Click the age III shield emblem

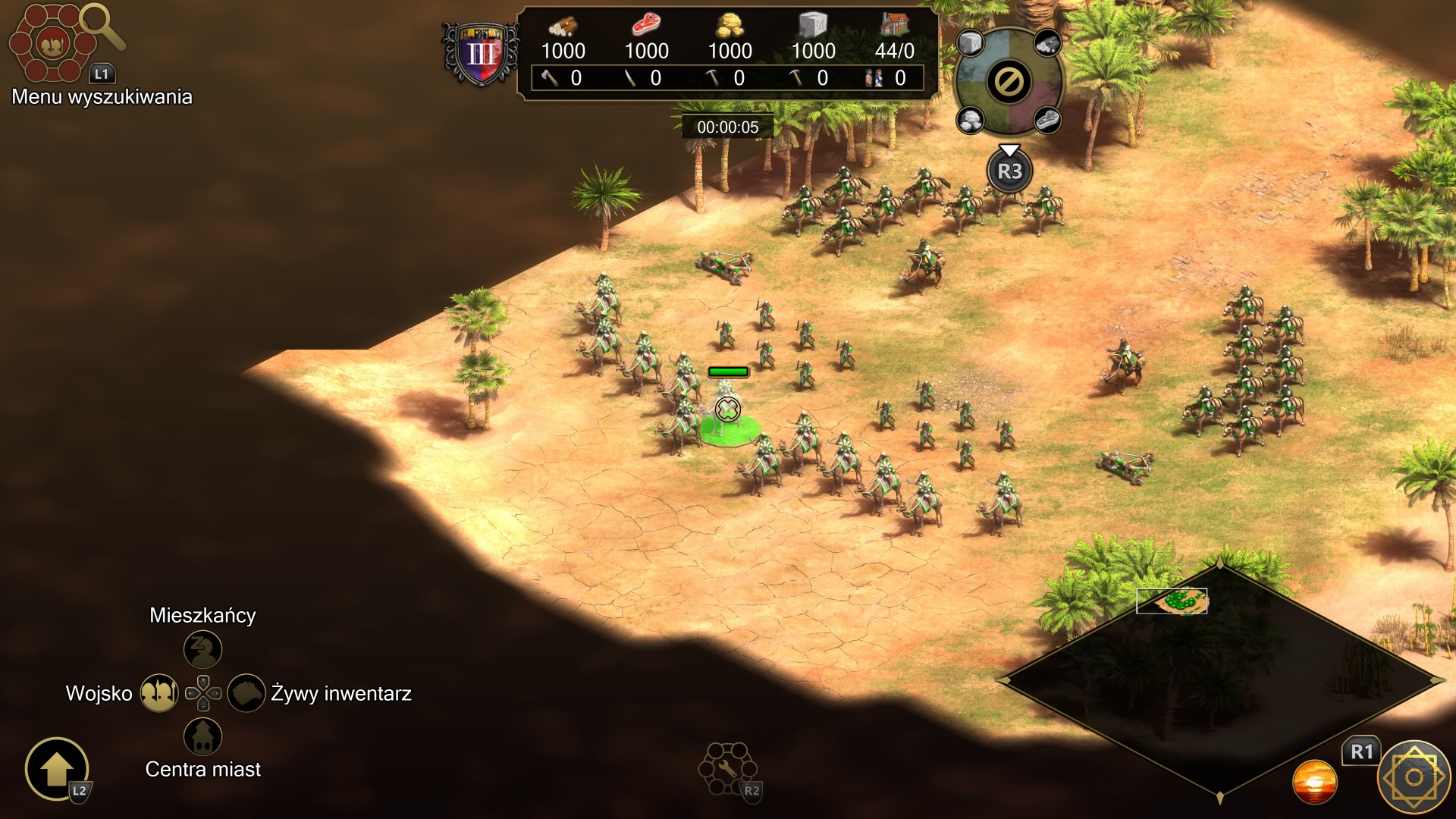(x=481, y=53)
